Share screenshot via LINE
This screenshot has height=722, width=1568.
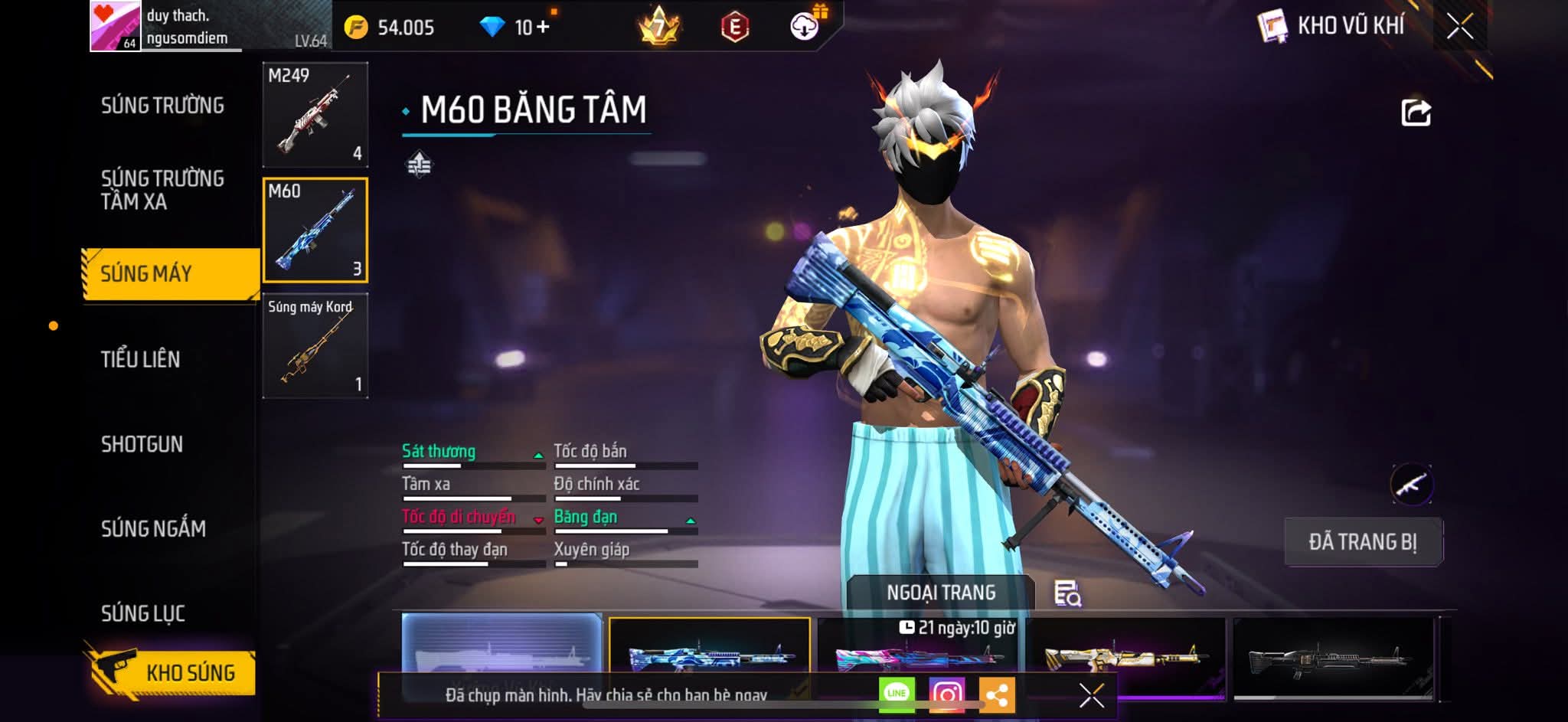click(897, 694)
